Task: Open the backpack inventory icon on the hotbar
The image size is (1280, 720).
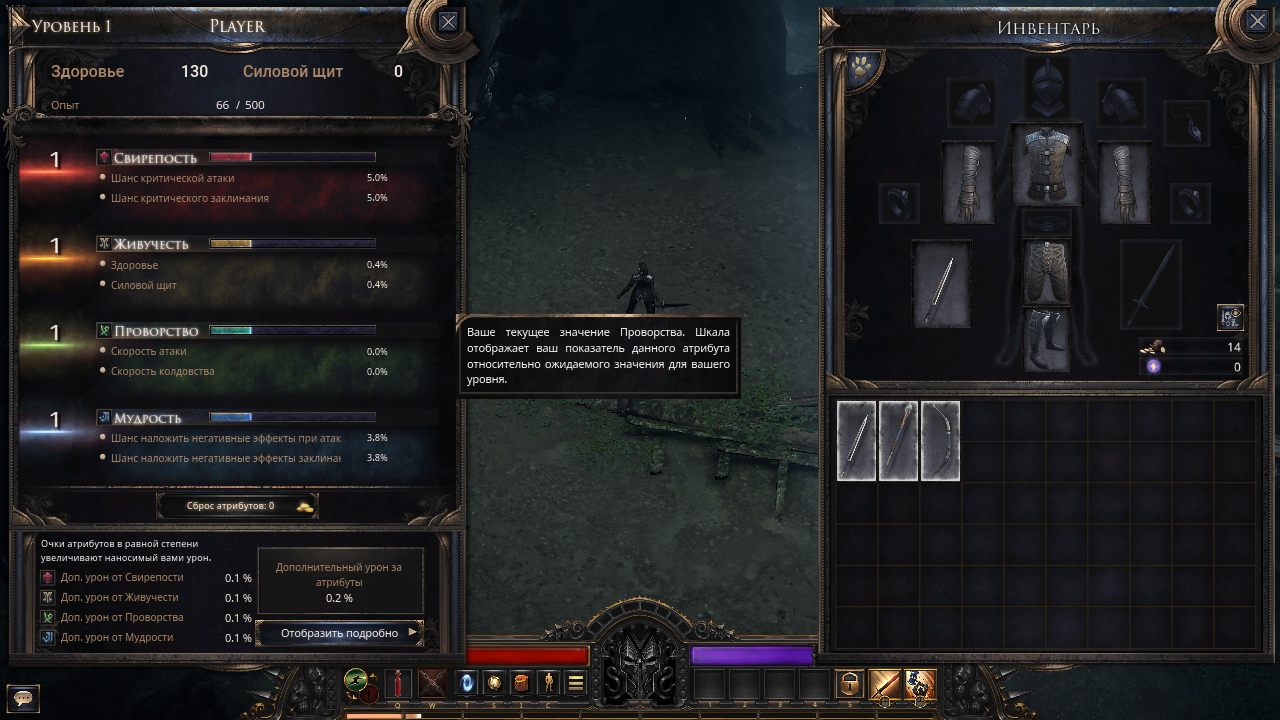Action: tap(520, 683)
